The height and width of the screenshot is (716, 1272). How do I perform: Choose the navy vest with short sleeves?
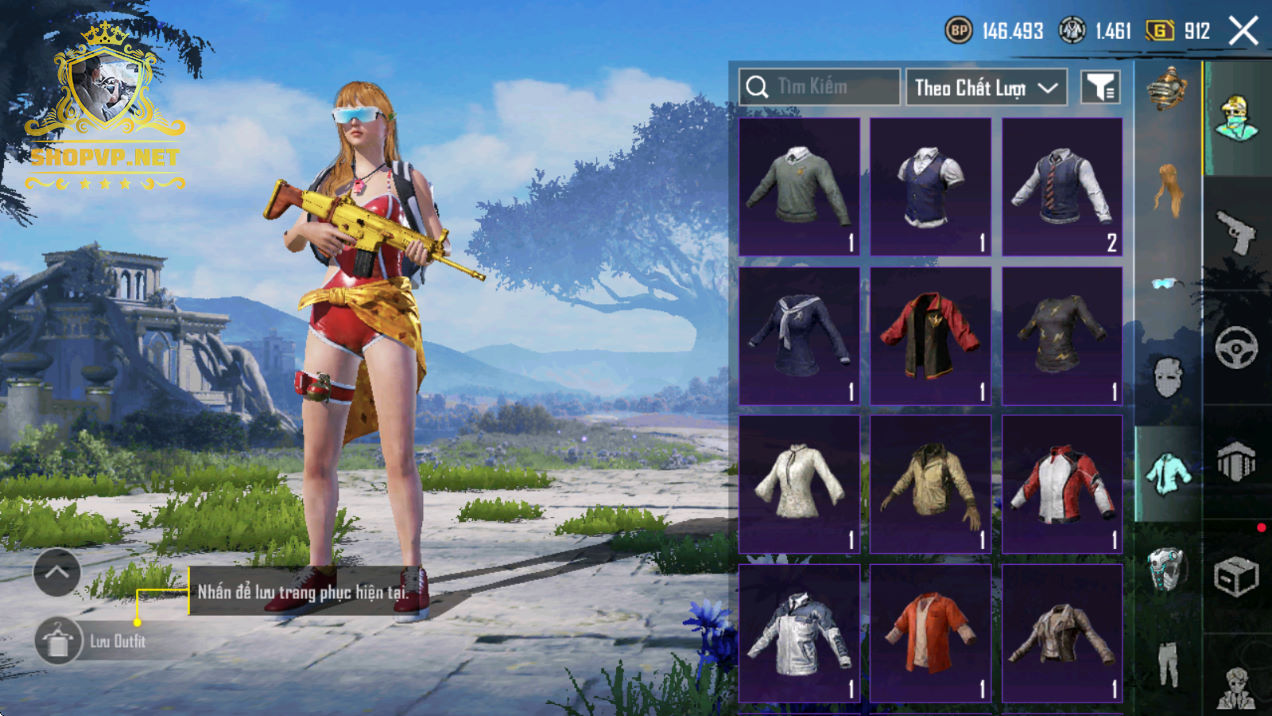pyautogui.click(x=930, y=186)
